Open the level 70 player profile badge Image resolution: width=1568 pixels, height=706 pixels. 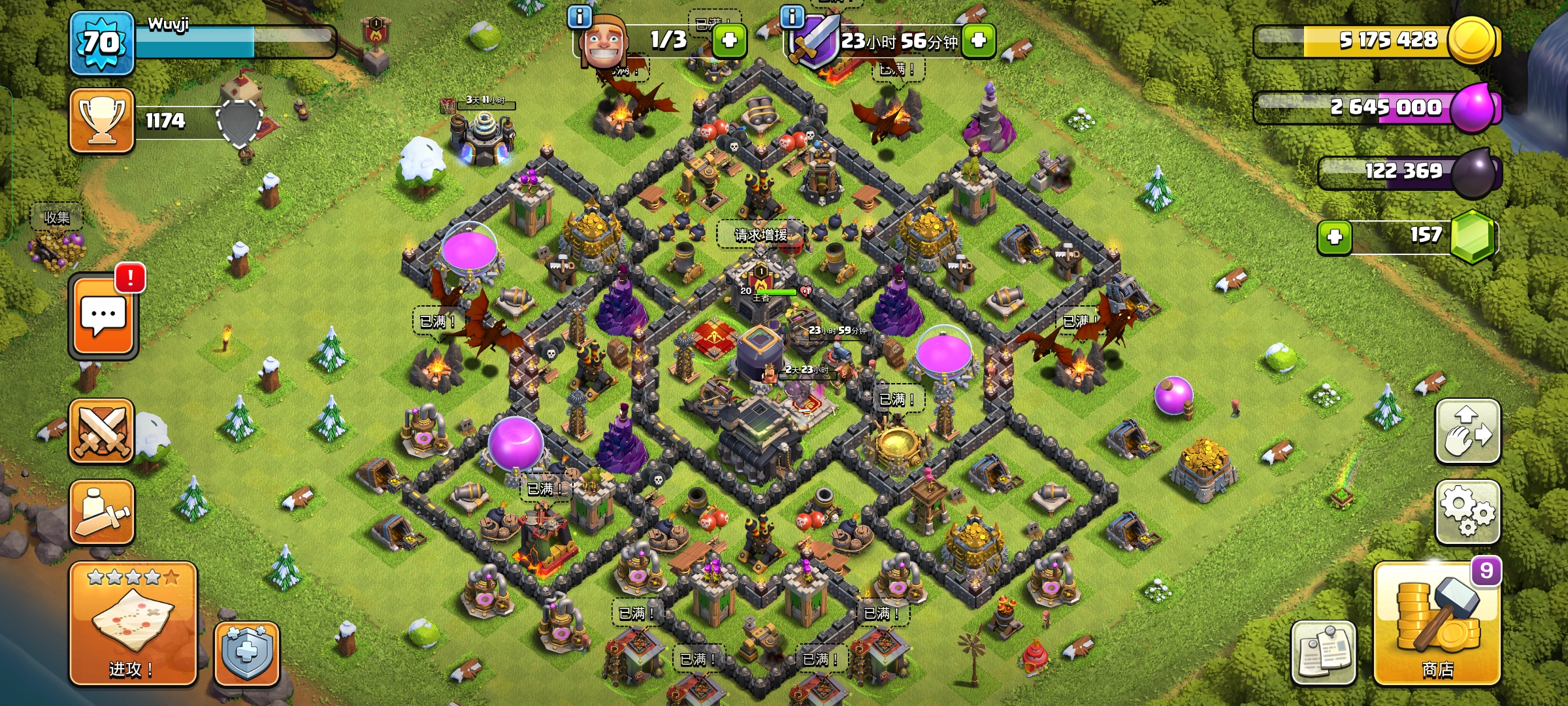pyautogui.click(x=102, y=43)
